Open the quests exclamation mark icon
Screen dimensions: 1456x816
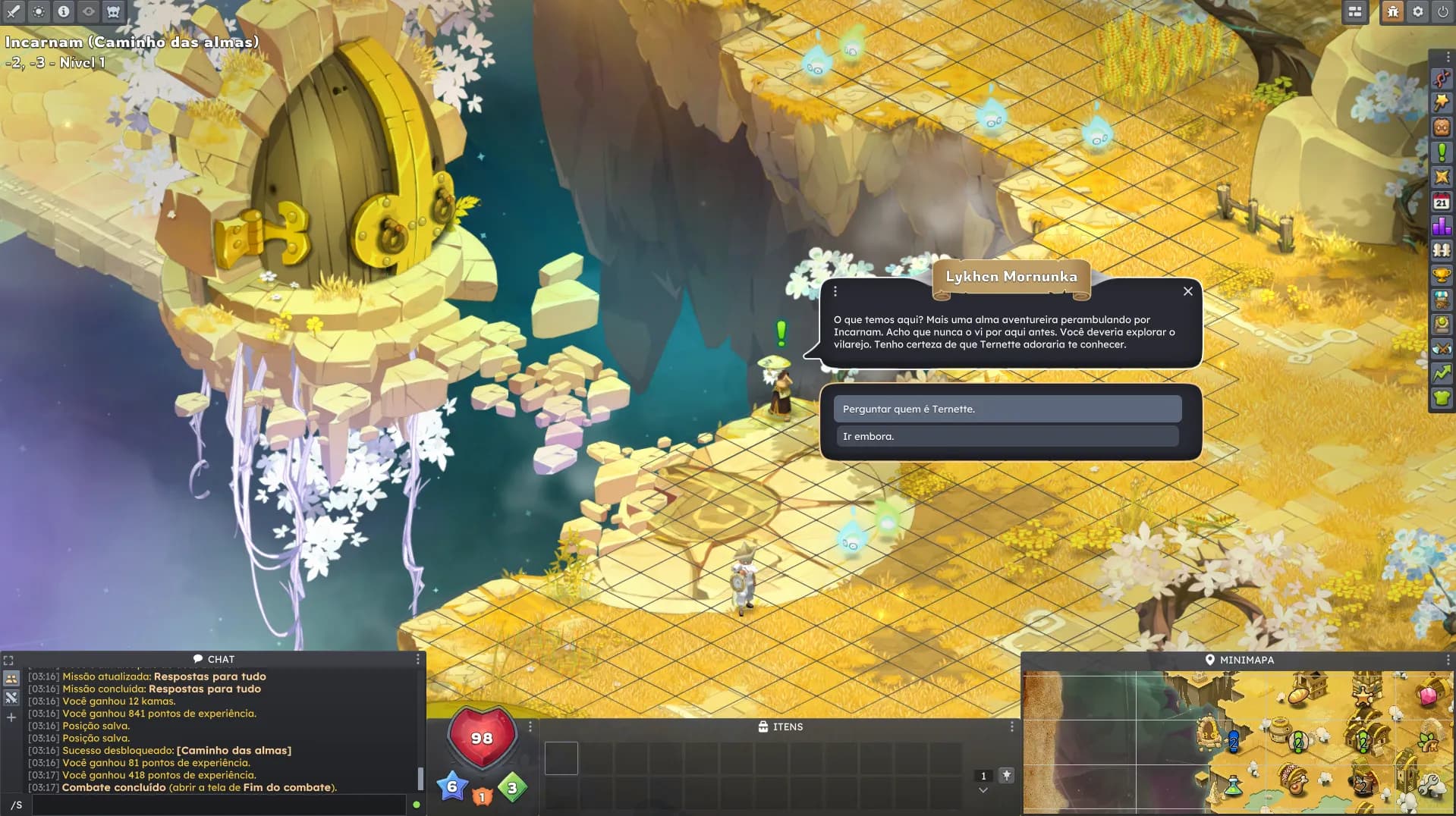coord(1442,152)
